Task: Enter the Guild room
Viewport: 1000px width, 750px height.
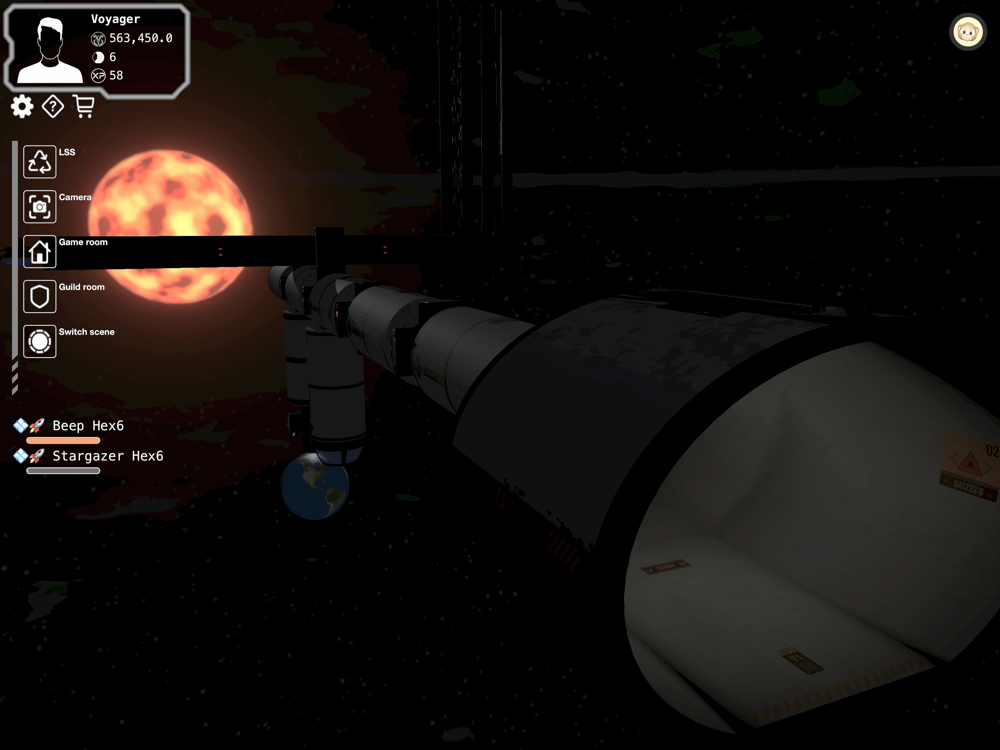Action: [x=40, y=297]
